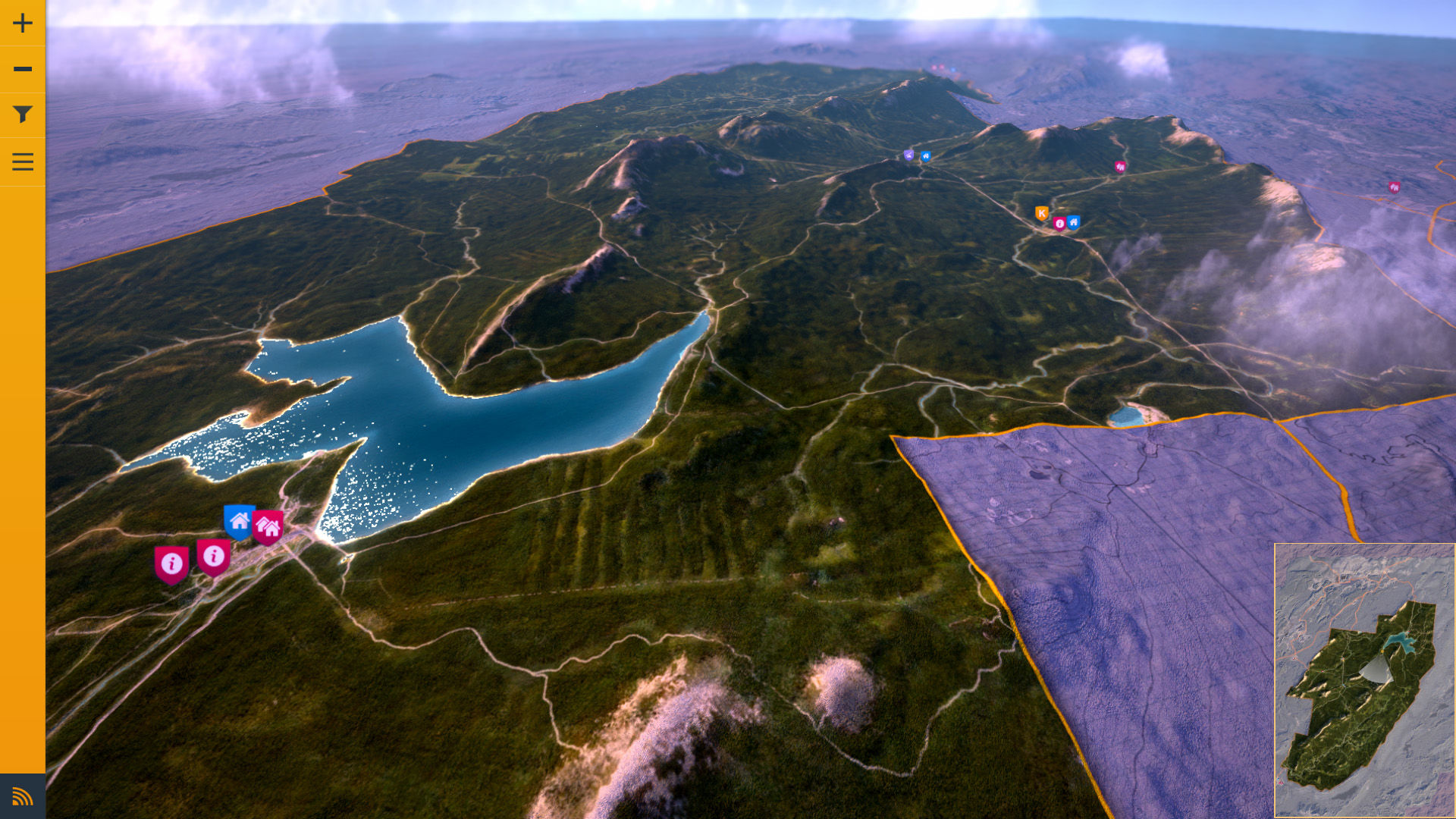Open the funnel filter options
The width and height of the screenshot is (1456, 819).
tap(23, 115)
